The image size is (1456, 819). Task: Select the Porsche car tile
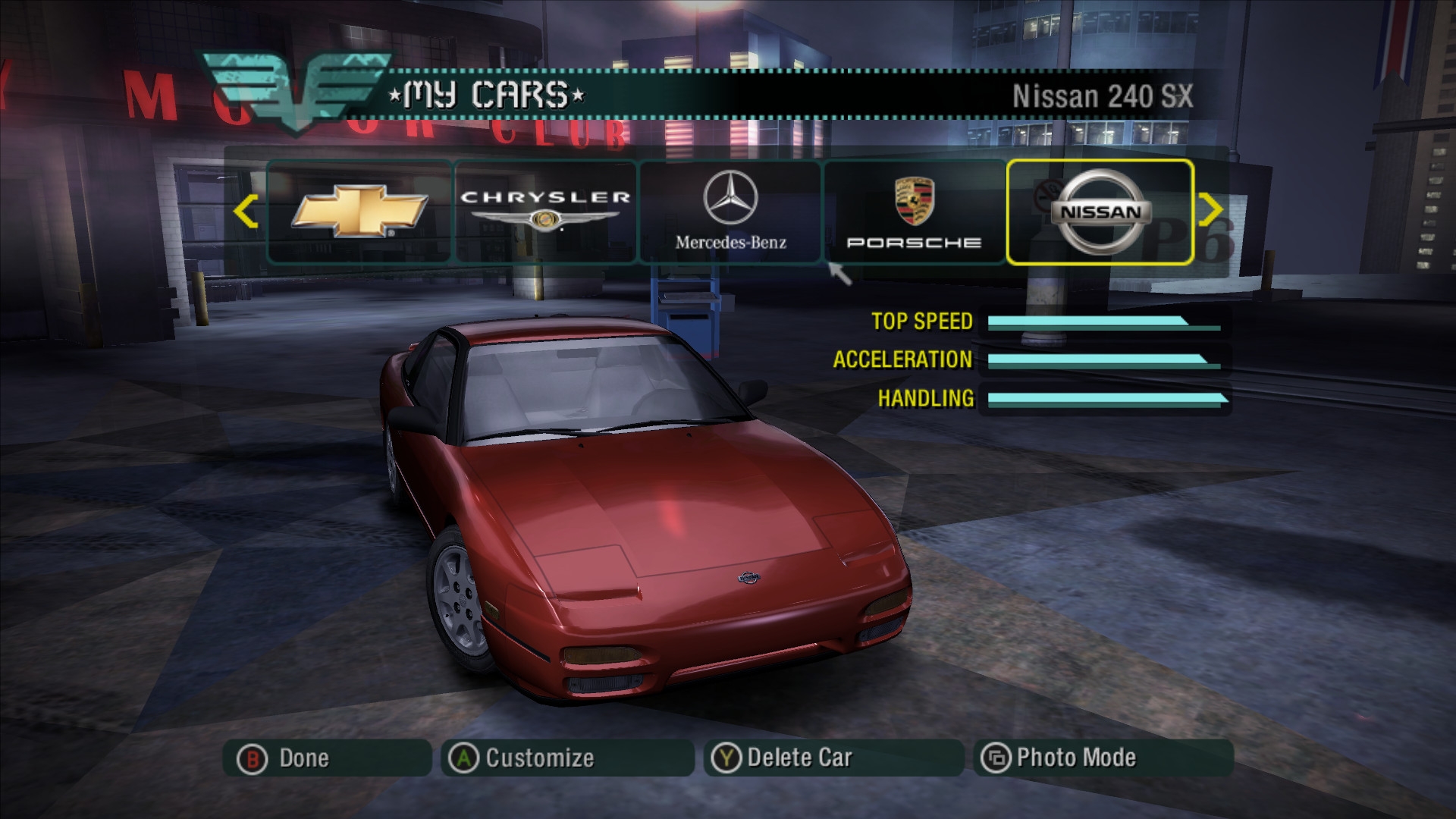pyautogui.click(x=915, y=212)
